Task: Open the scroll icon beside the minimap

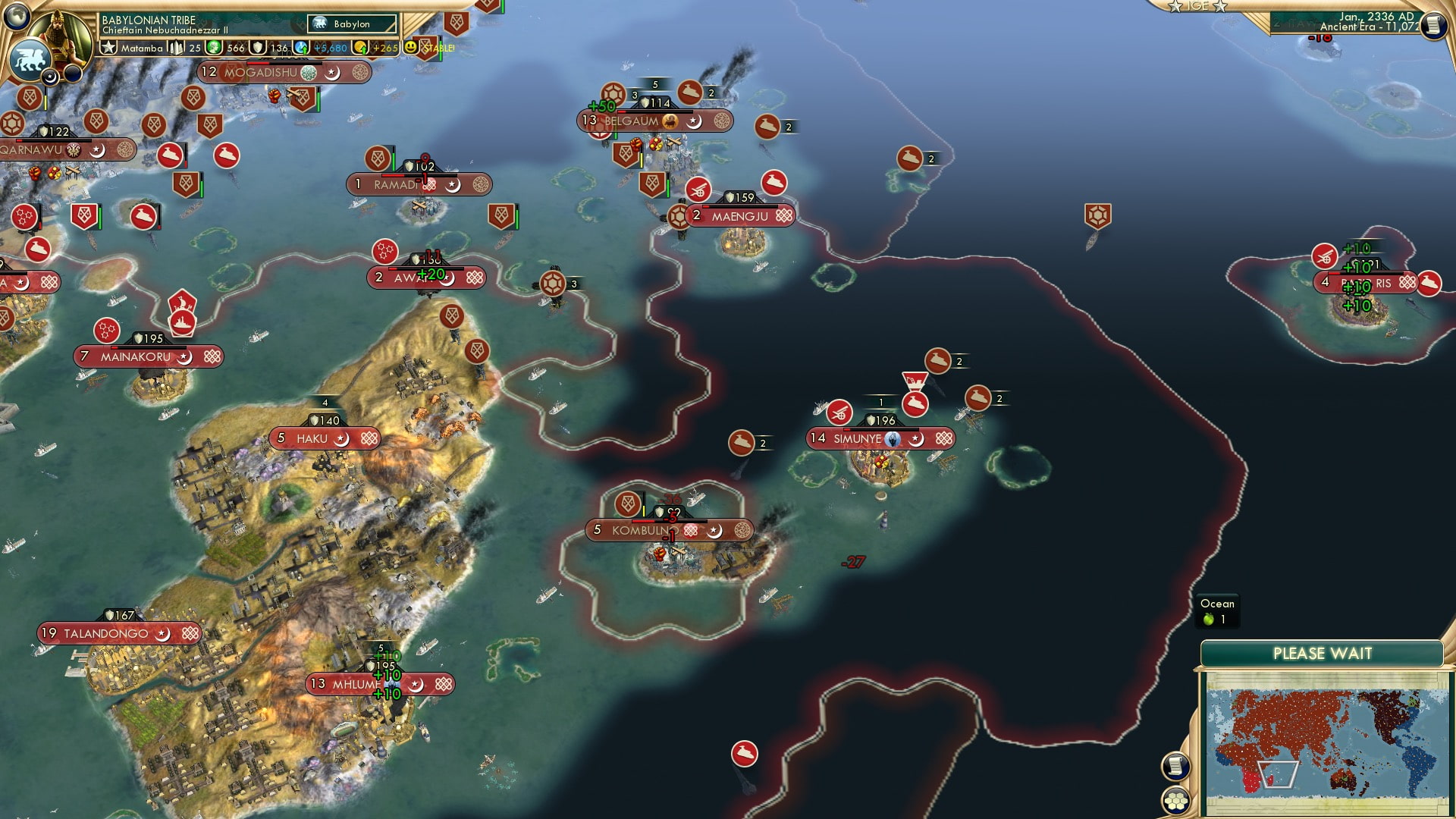Action: pos(1175,766)
